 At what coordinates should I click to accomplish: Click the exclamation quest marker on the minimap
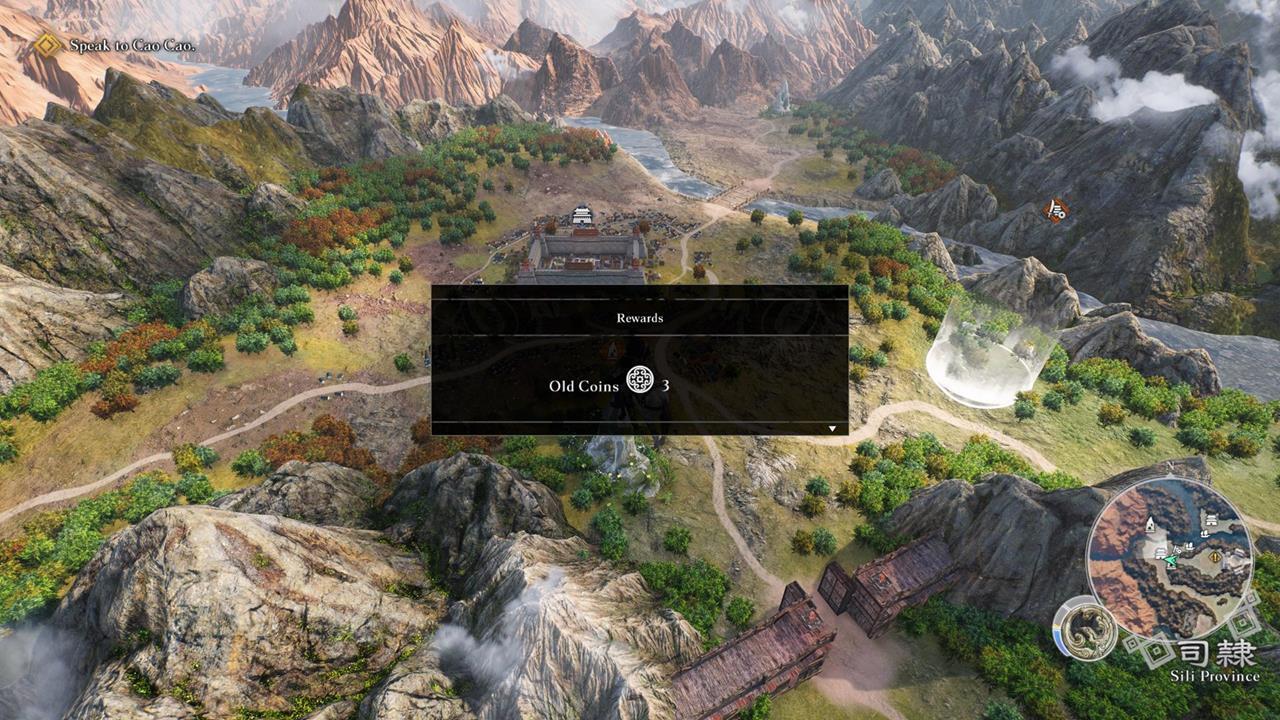pos(1214,558)
